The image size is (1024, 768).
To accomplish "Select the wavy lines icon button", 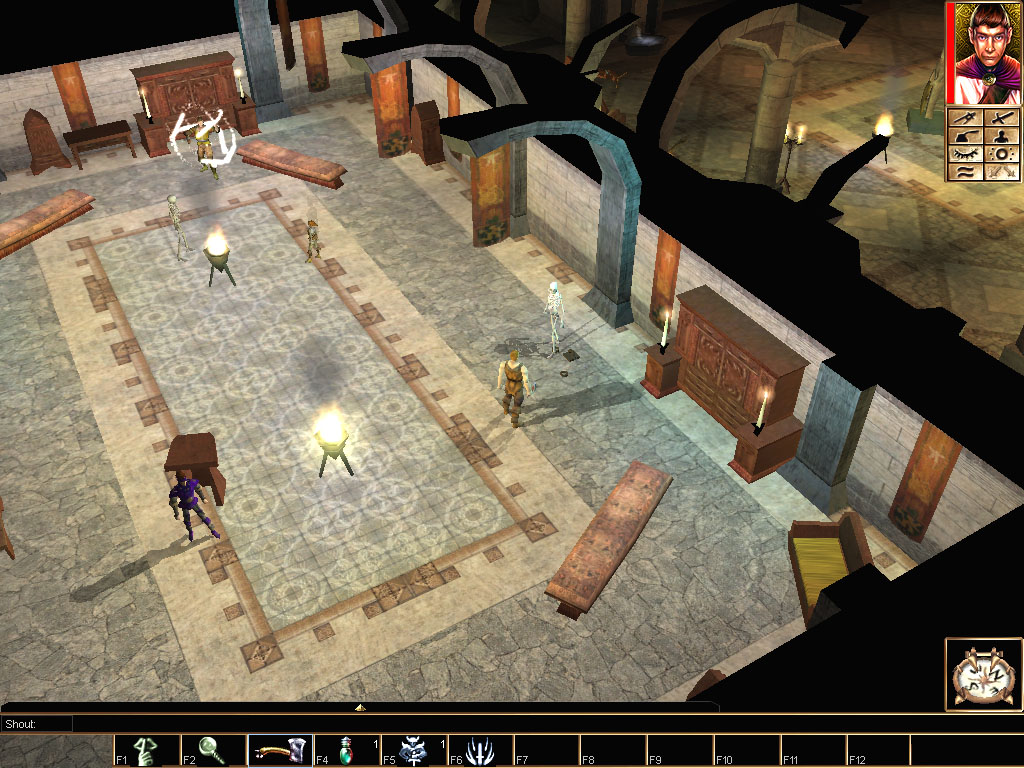I will click(964, 172).
